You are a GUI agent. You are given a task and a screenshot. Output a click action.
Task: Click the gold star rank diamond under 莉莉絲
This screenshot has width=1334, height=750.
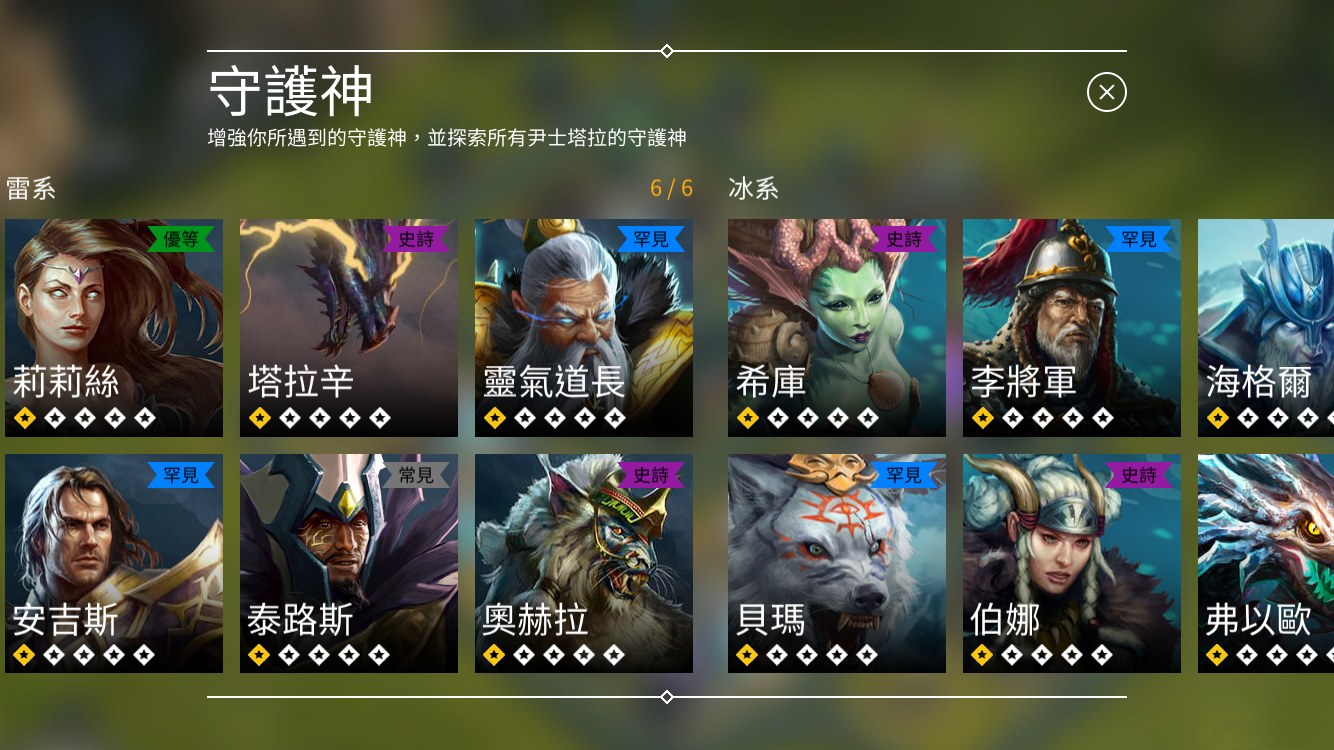[x=24, y=417]
